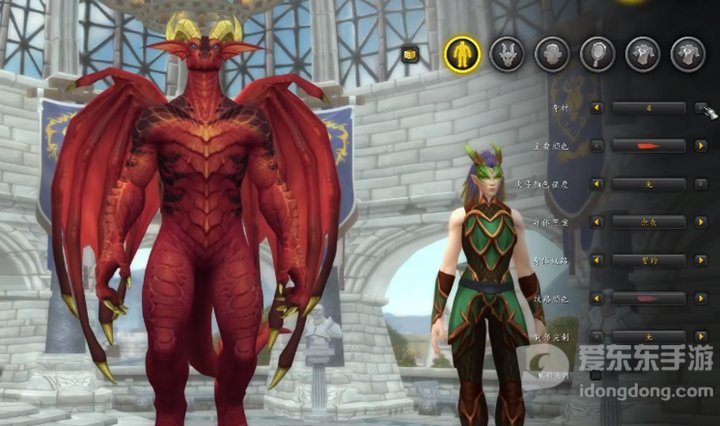720x426 pixels.
Task: Open the dropdown showing 竖纹
Action: [648, 260]
